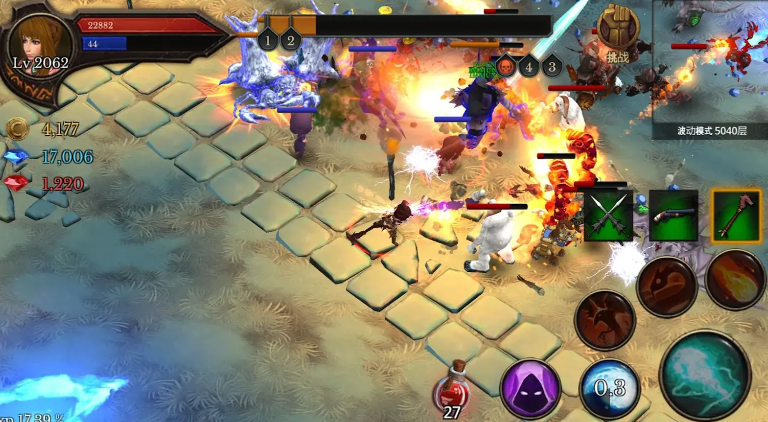
Task: Cast the fireball skill
Action: click(x=735, y=279)
